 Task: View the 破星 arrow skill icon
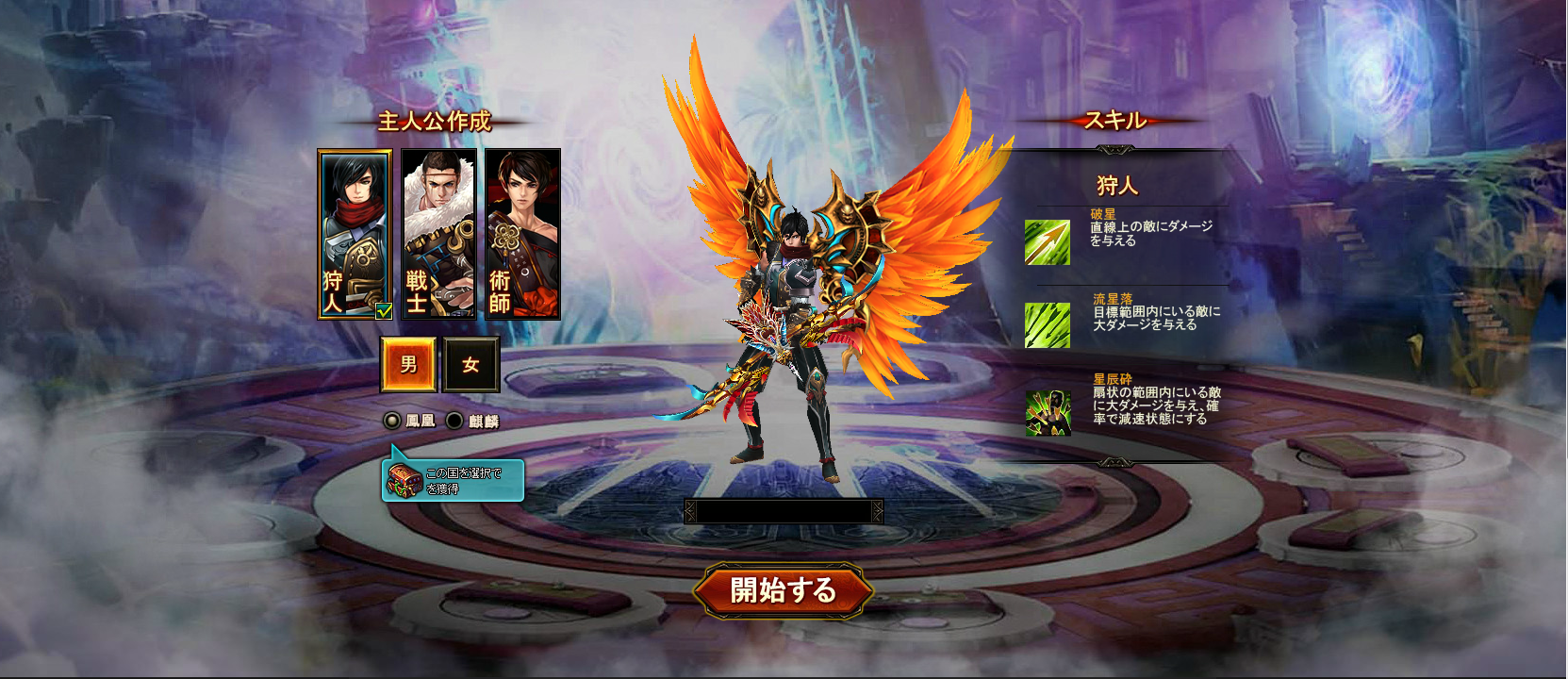[1048, 242]
